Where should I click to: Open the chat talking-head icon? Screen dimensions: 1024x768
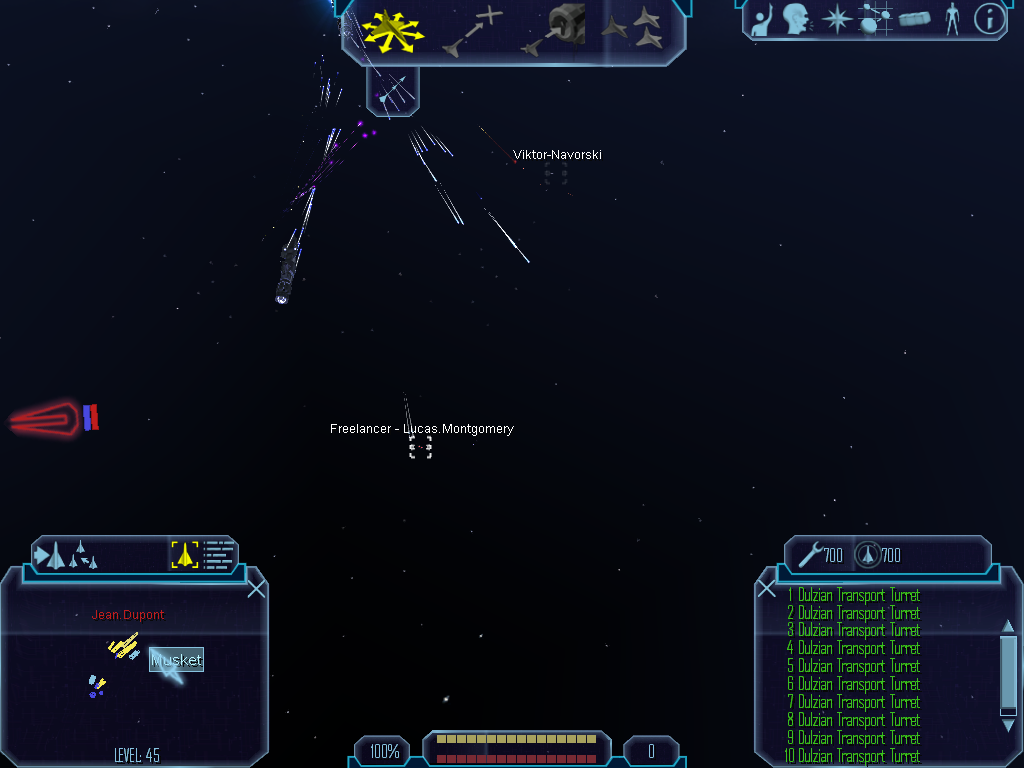click(796, 19)
